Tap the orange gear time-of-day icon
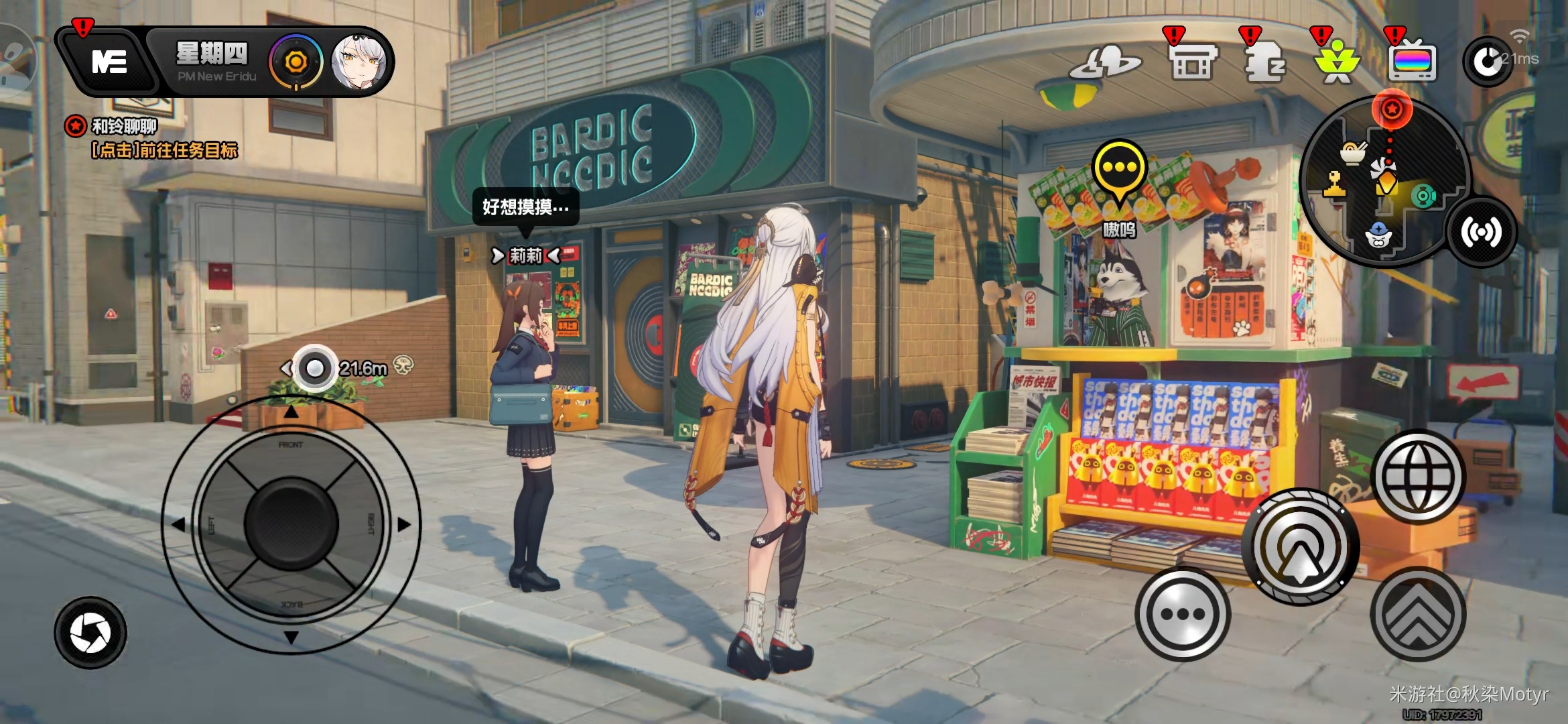Viewport: 1568px width, 724px height. (x=296, y=62)
